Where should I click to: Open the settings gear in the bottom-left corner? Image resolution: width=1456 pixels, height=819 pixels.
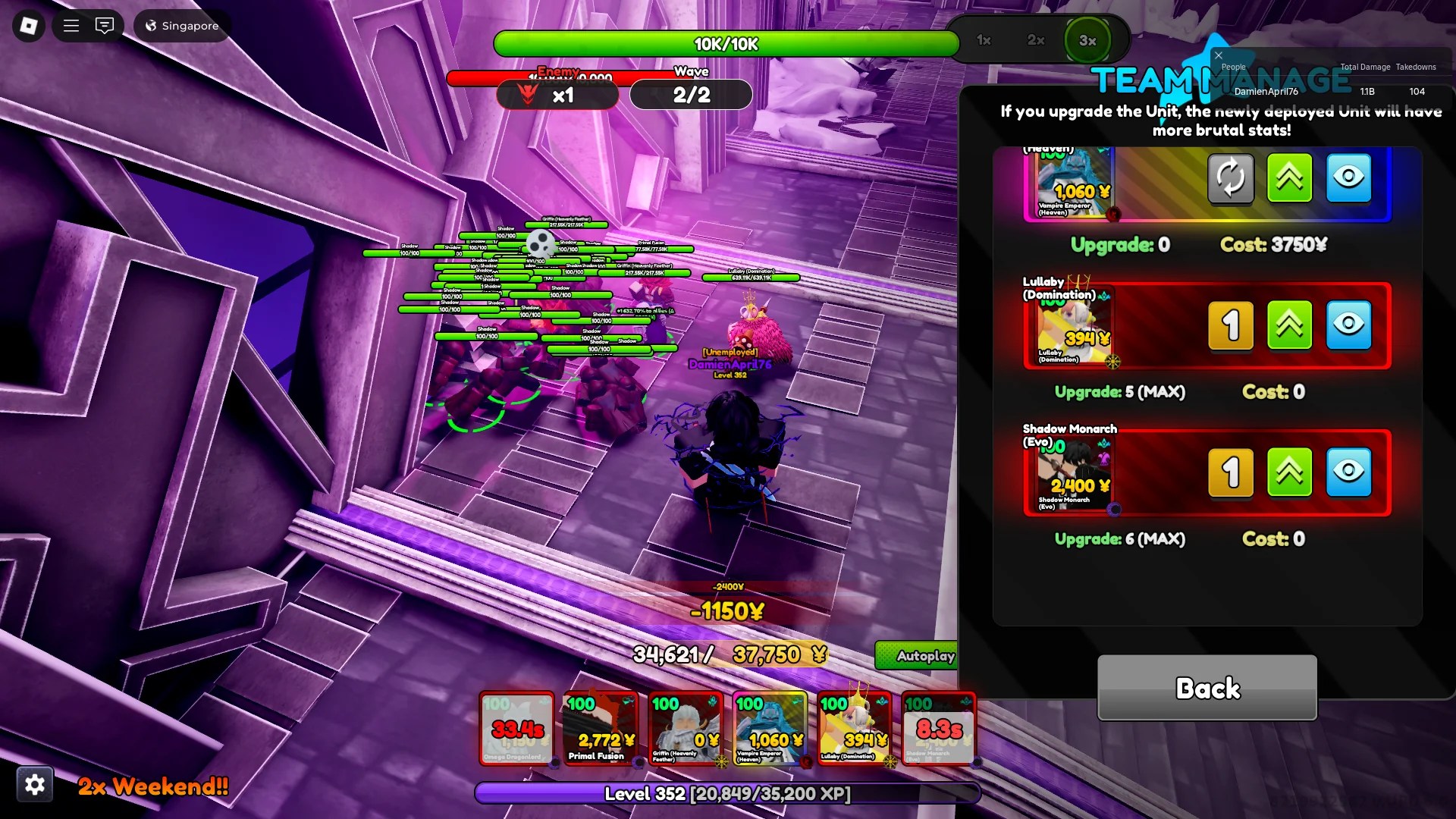(x=35, y=784)
